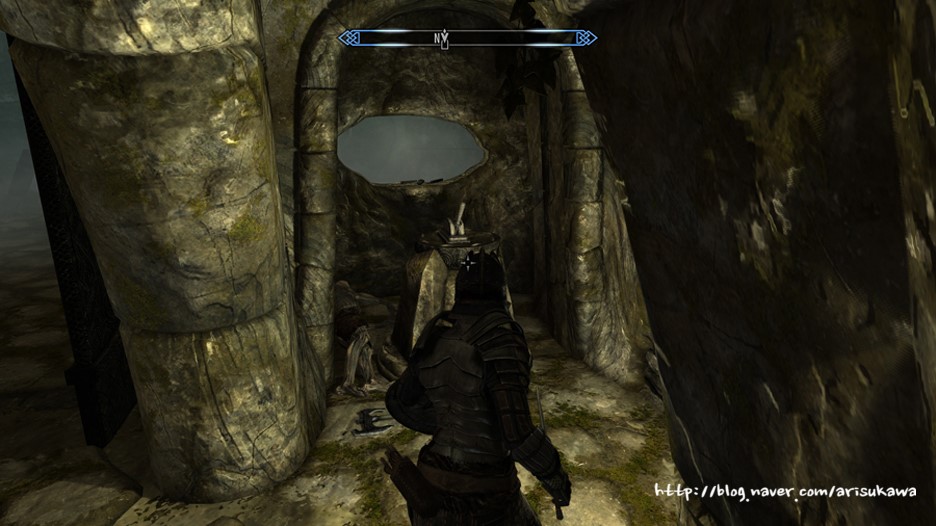Click the compass bar showing N
936x526 pixels.
[467, 38]
